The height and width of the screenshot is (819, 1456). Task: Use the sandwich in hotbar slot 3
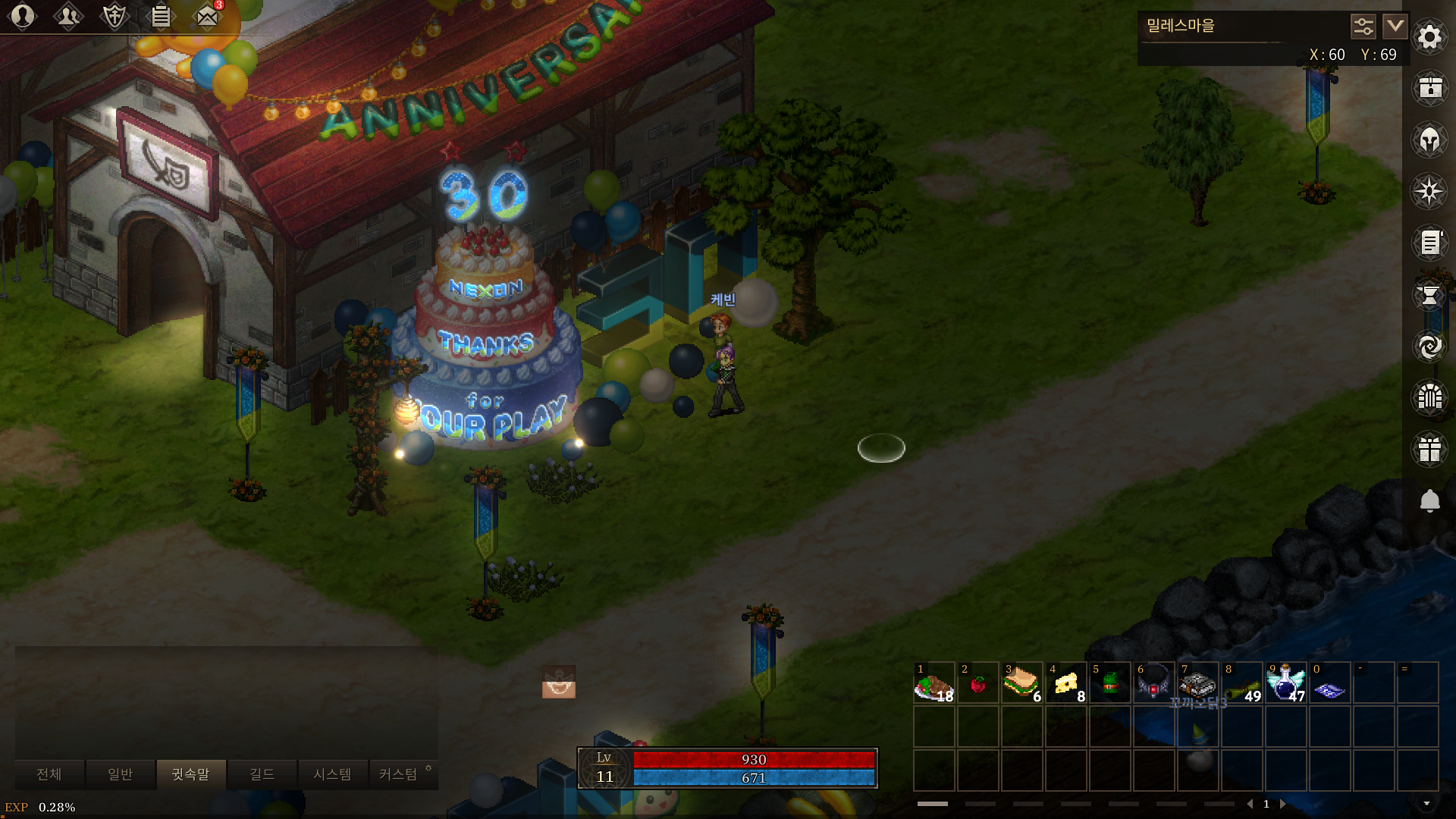(x=1021, y=682)
